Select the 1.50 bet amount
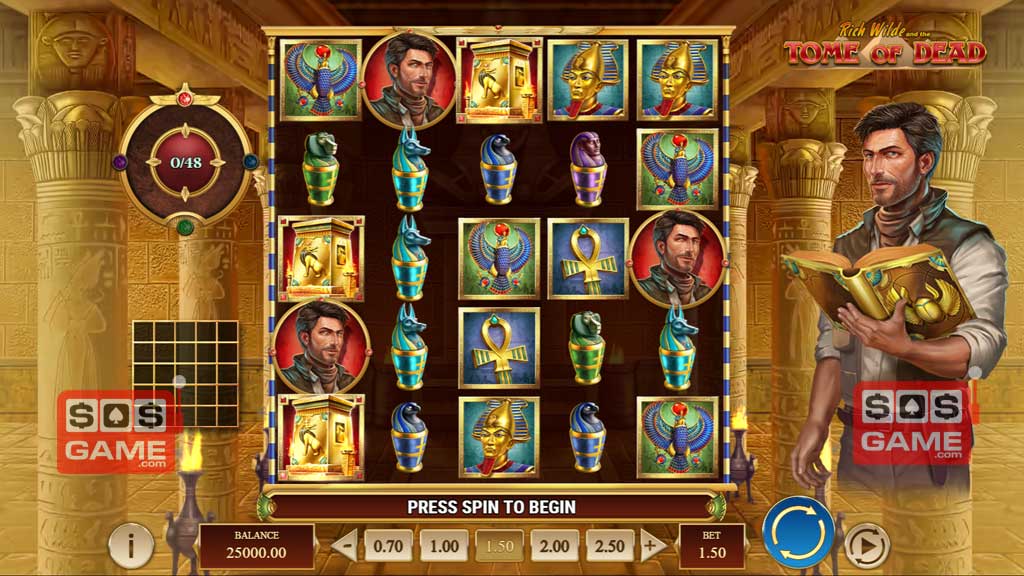Screen dimensions: 1024x576 pyautogui.click(x=498, y=546)
